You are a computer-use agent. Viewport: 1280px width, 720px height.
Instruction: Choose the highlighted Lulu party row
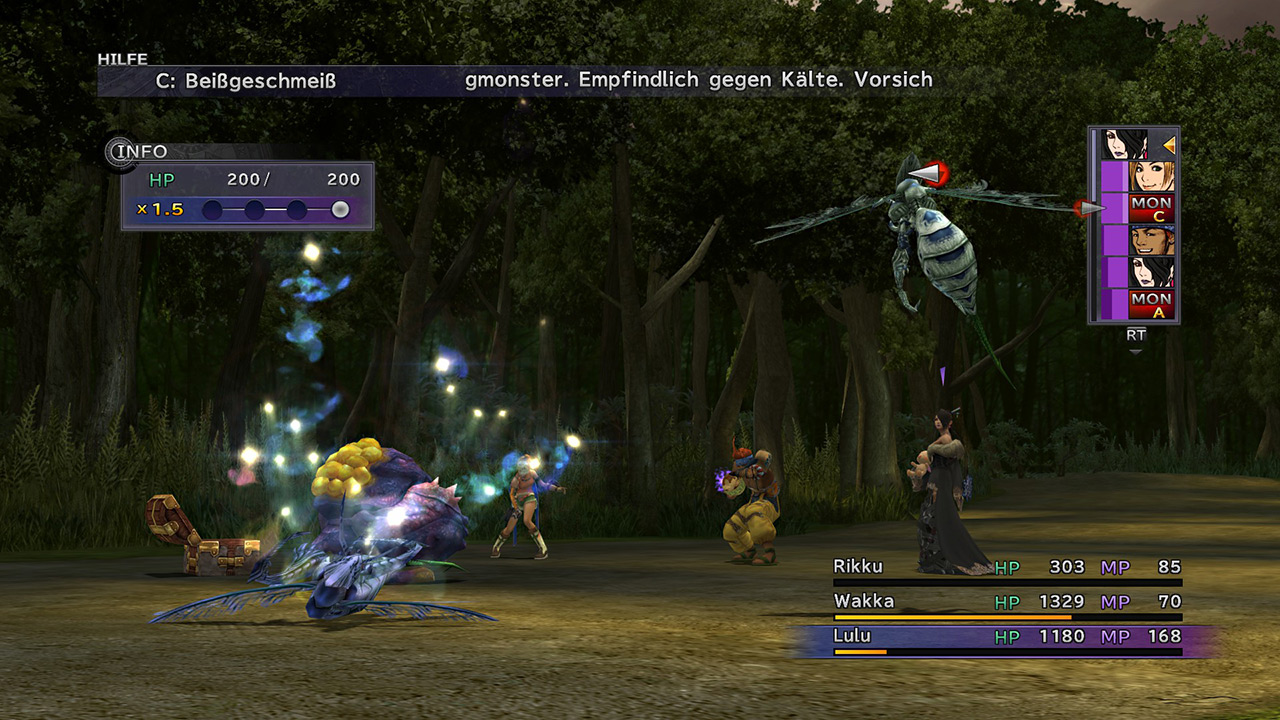(1007, 637)
